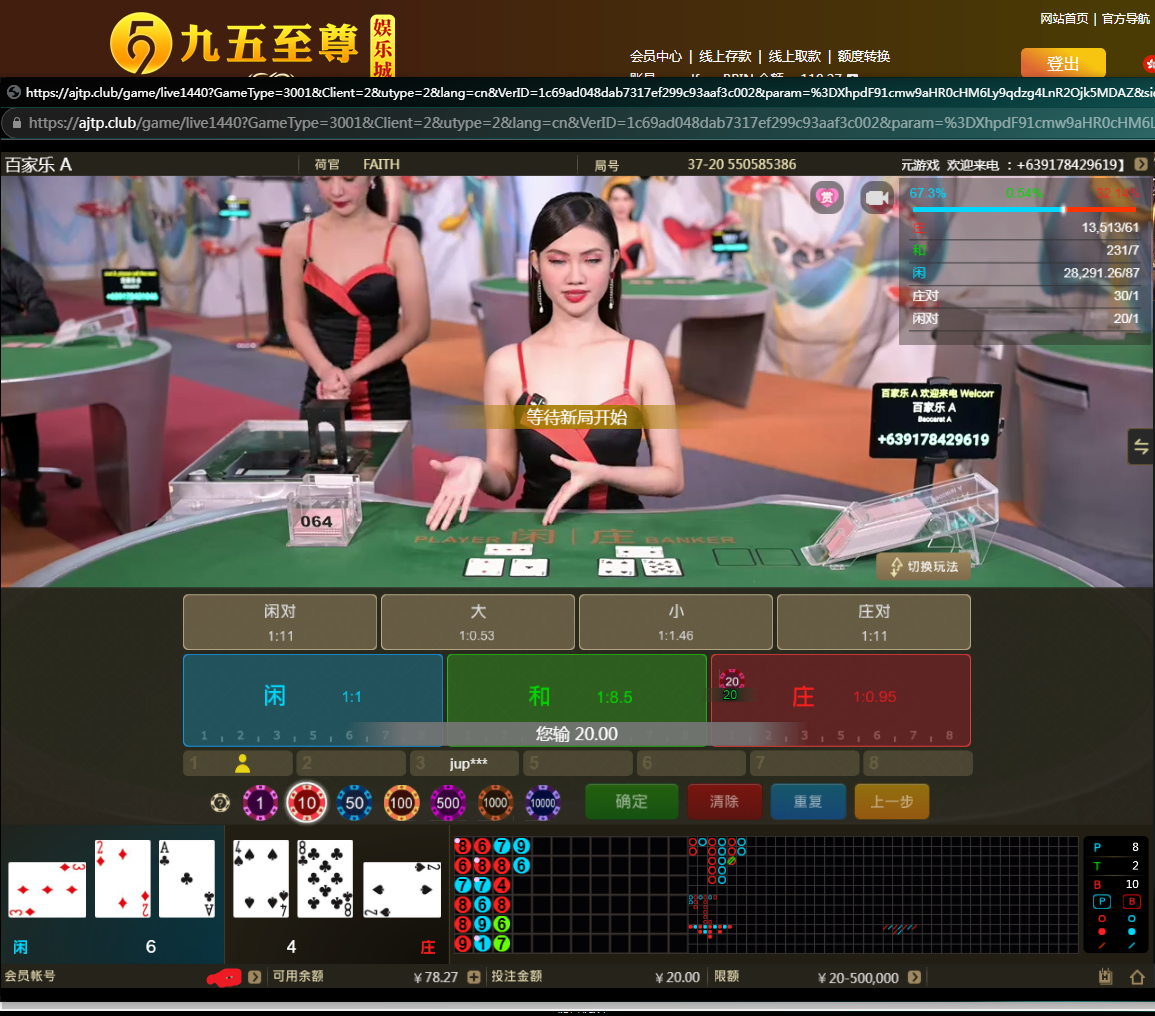Repeat last bet with 重复
Viewport: 1155px width, 1016px height.
click(x=808, y=802)
